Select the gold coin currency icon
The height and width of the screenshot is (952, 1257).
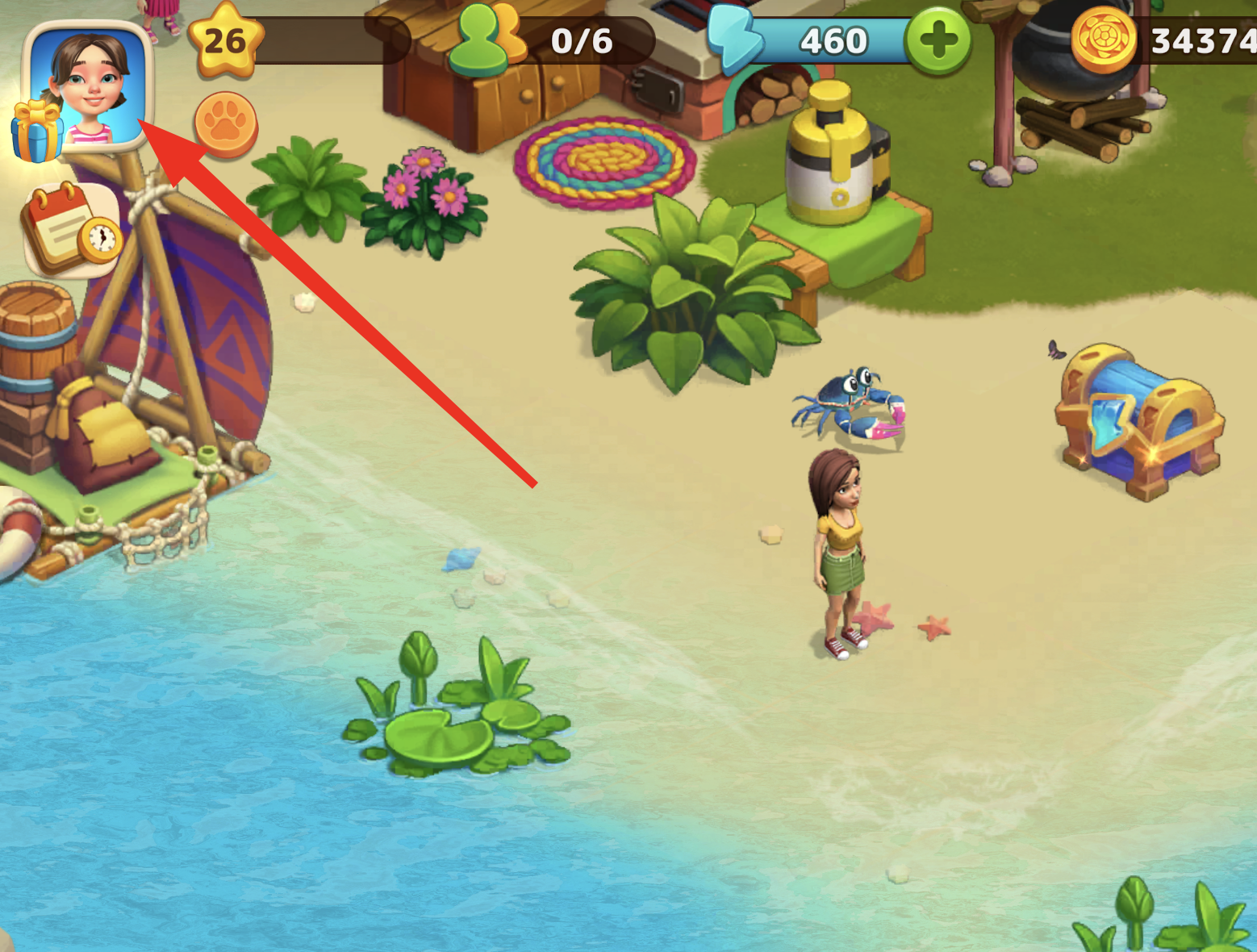coord(1103,40)
